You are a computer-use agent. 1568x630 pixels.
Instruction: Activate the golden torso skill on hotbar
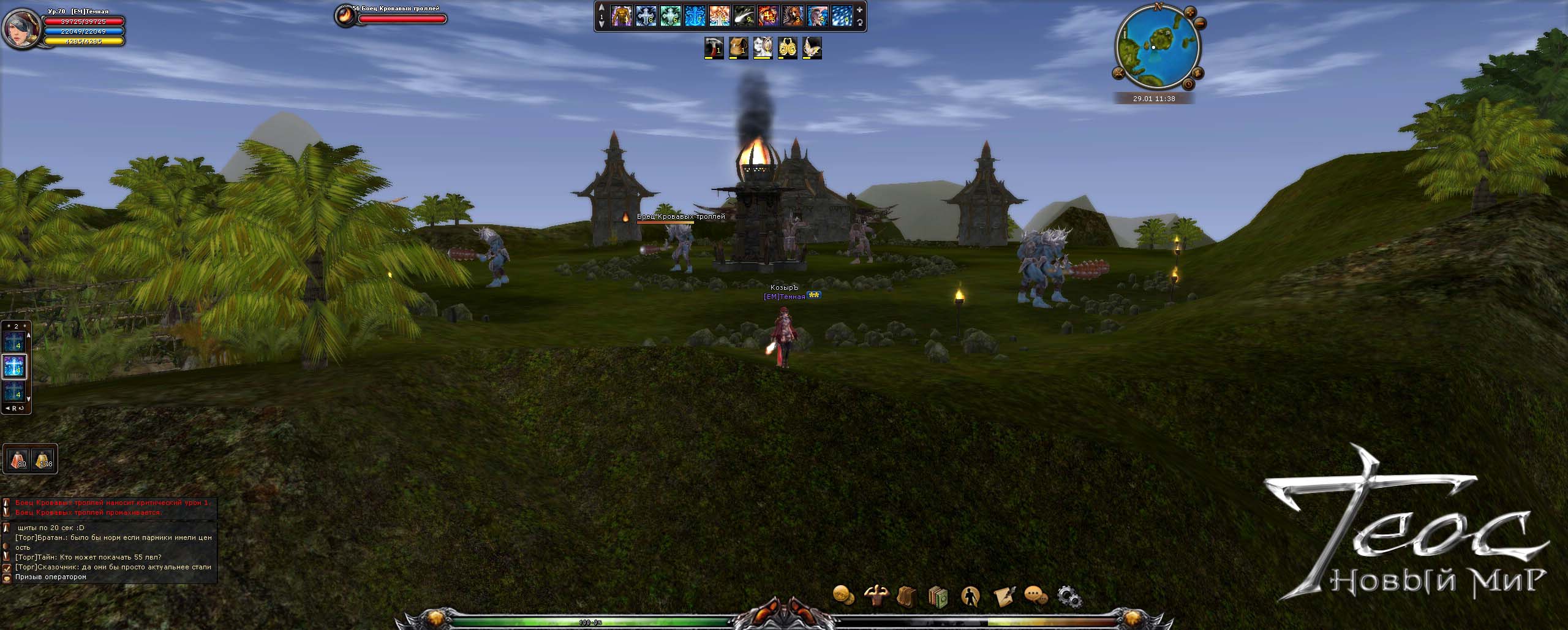(621, 17)
